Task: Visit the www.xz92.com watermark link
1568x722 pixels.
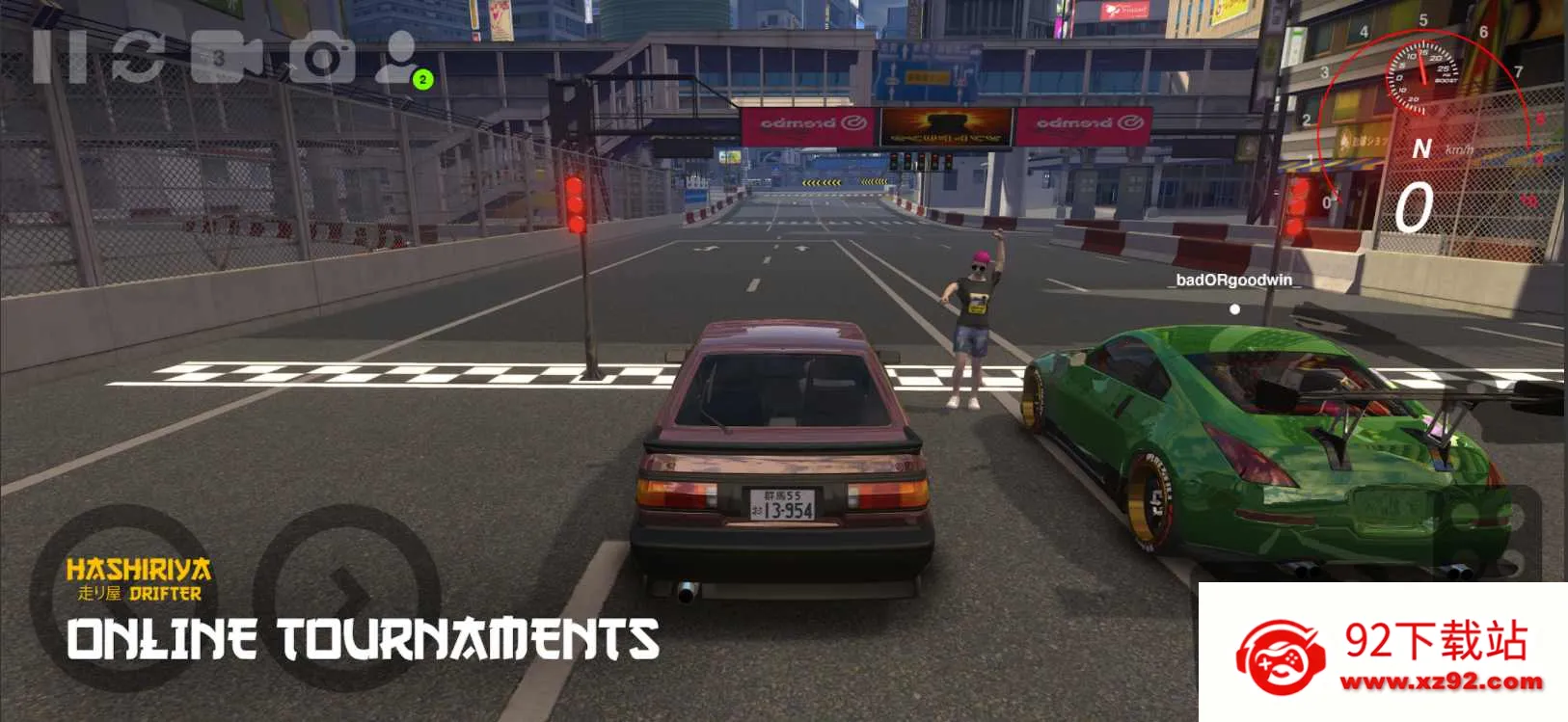Action: 1441,682
